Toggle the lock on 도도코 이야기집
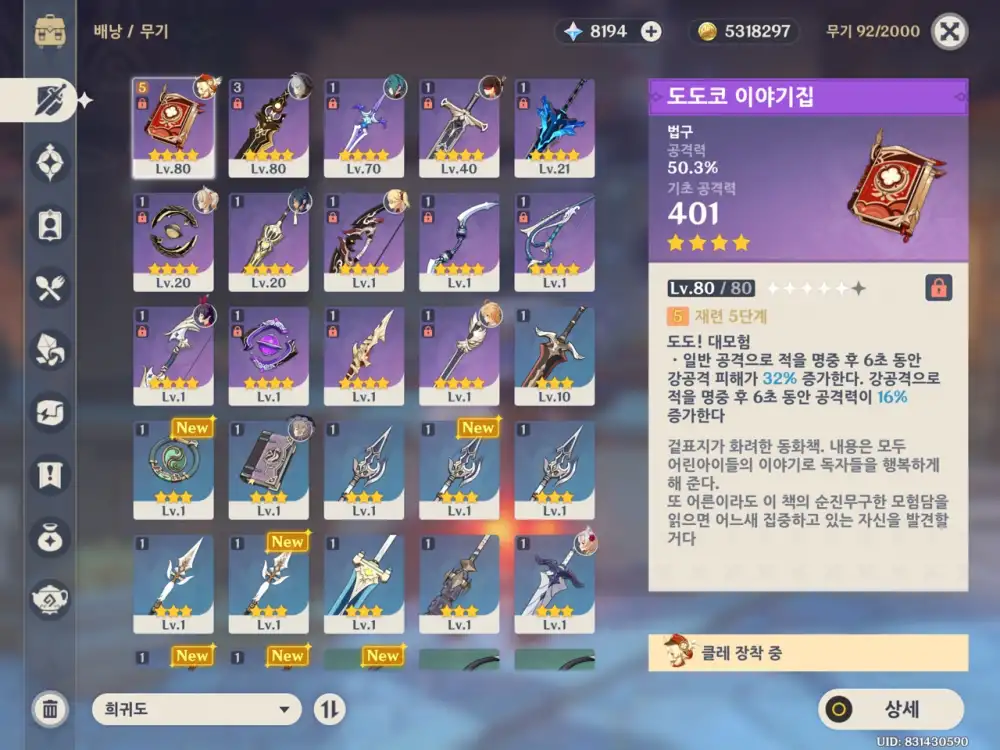The height and width of the screenshot is (750, 1000). pos(938,288)
